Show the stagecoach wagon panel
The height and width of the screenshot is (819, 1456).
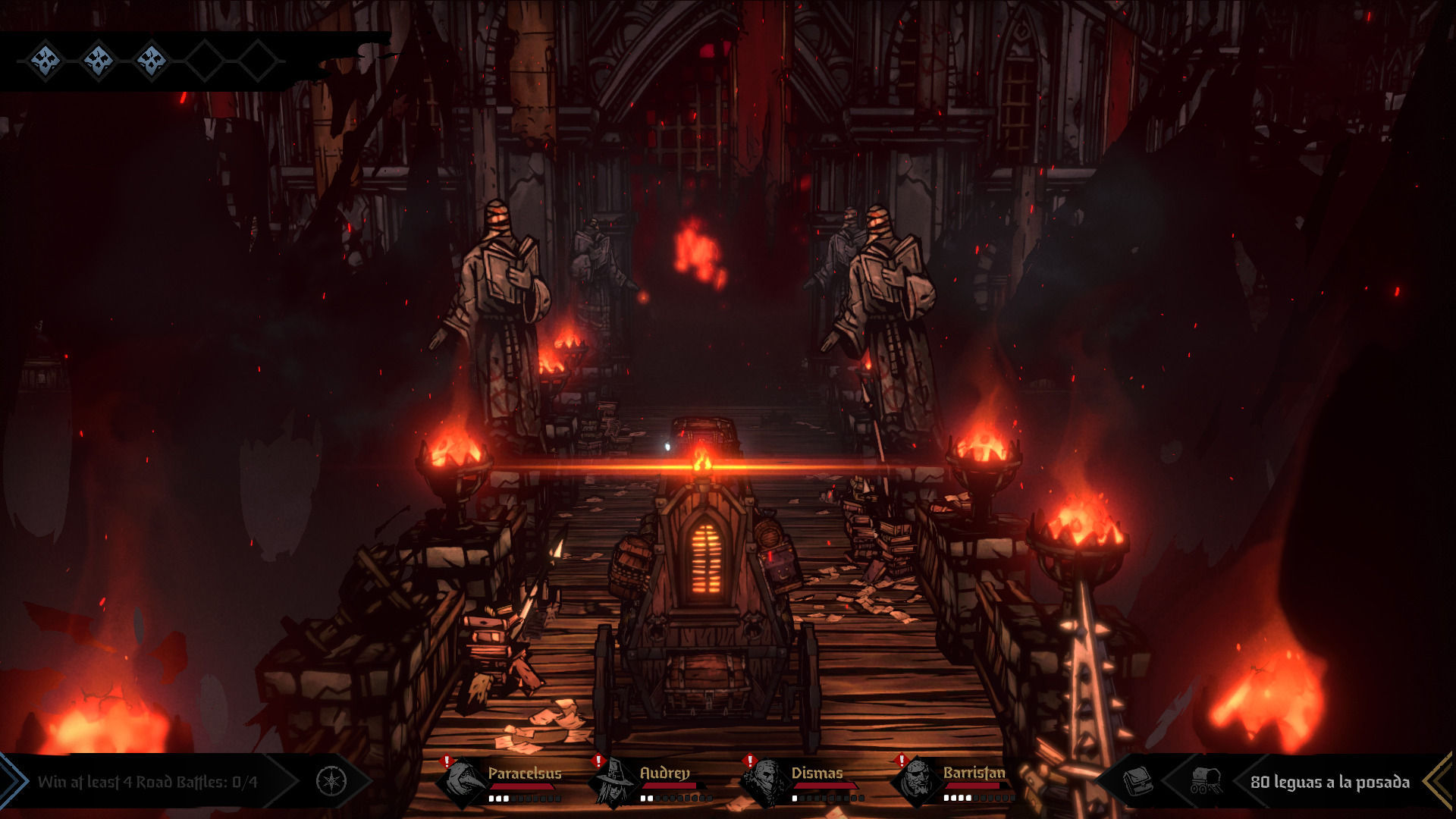click(1205, 780)
